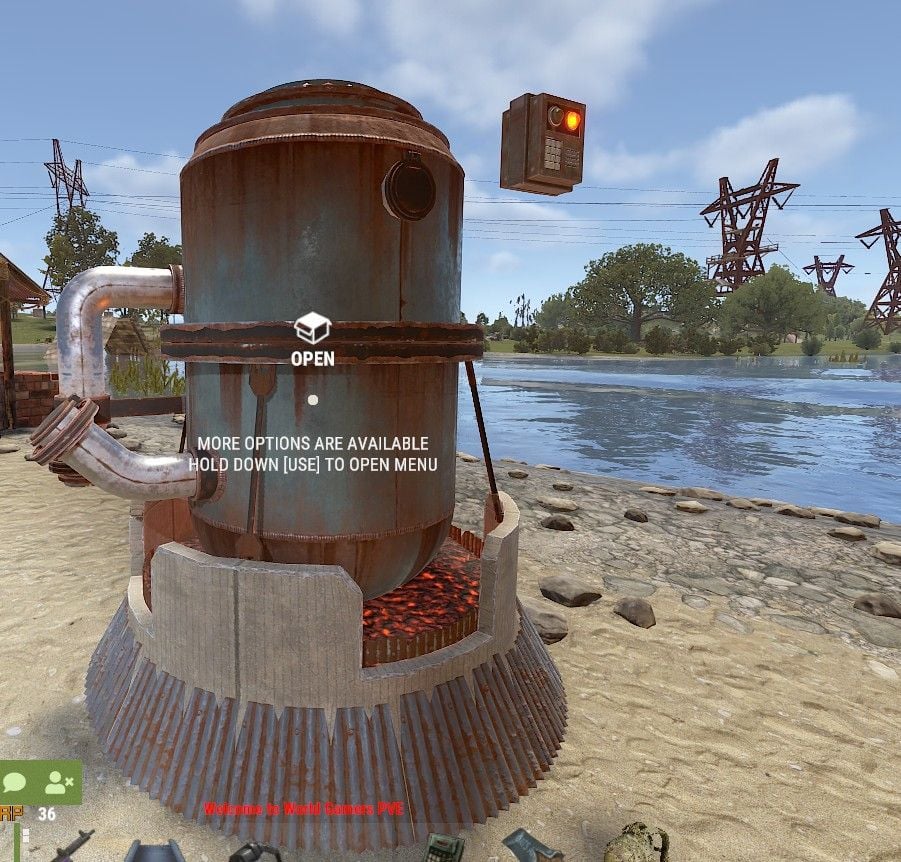Click the Open box icon prompt
This screenshot has width=901, height=862.
click(312, 327)
